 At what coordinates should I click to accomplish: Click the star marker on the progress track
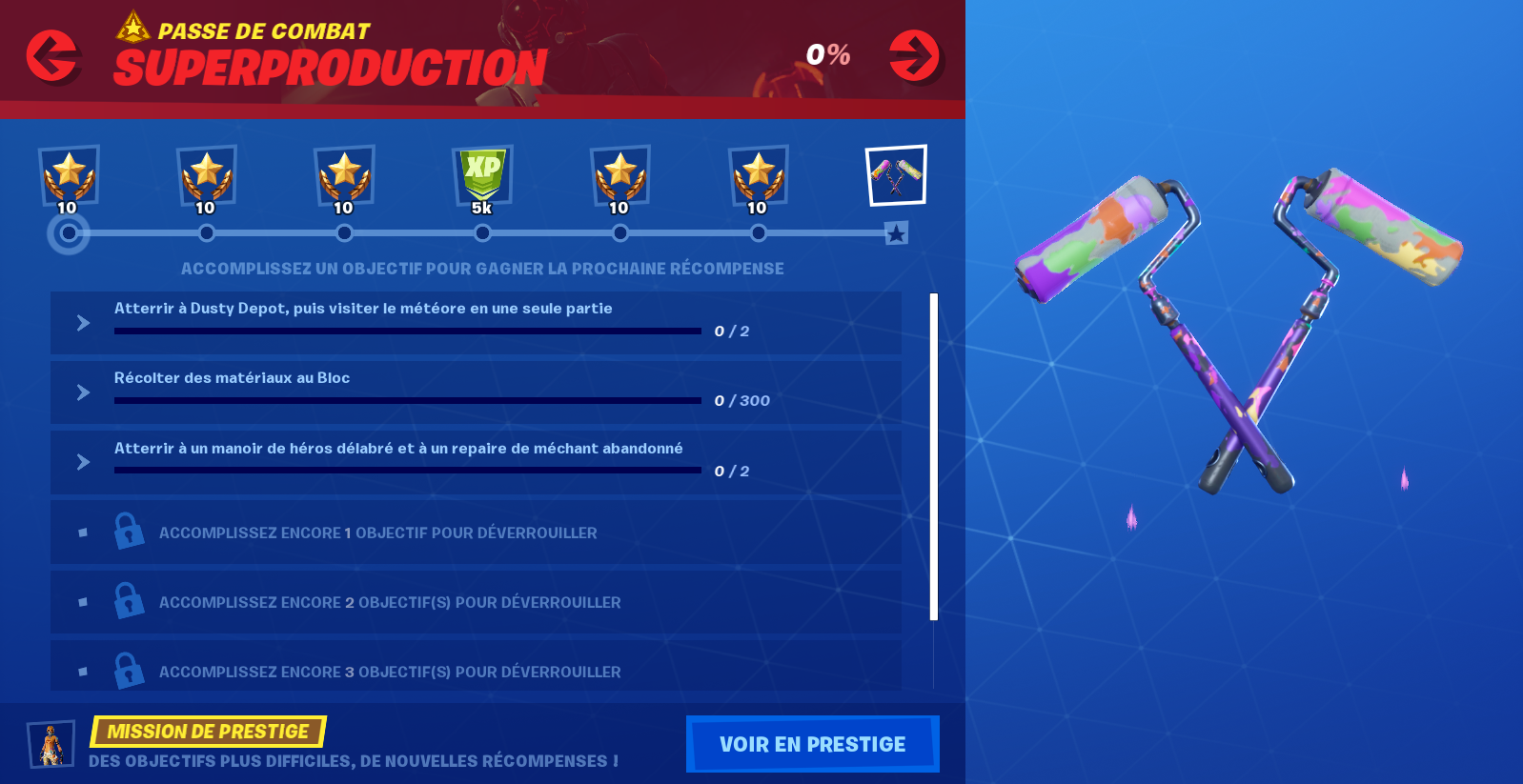coord(895,231)
